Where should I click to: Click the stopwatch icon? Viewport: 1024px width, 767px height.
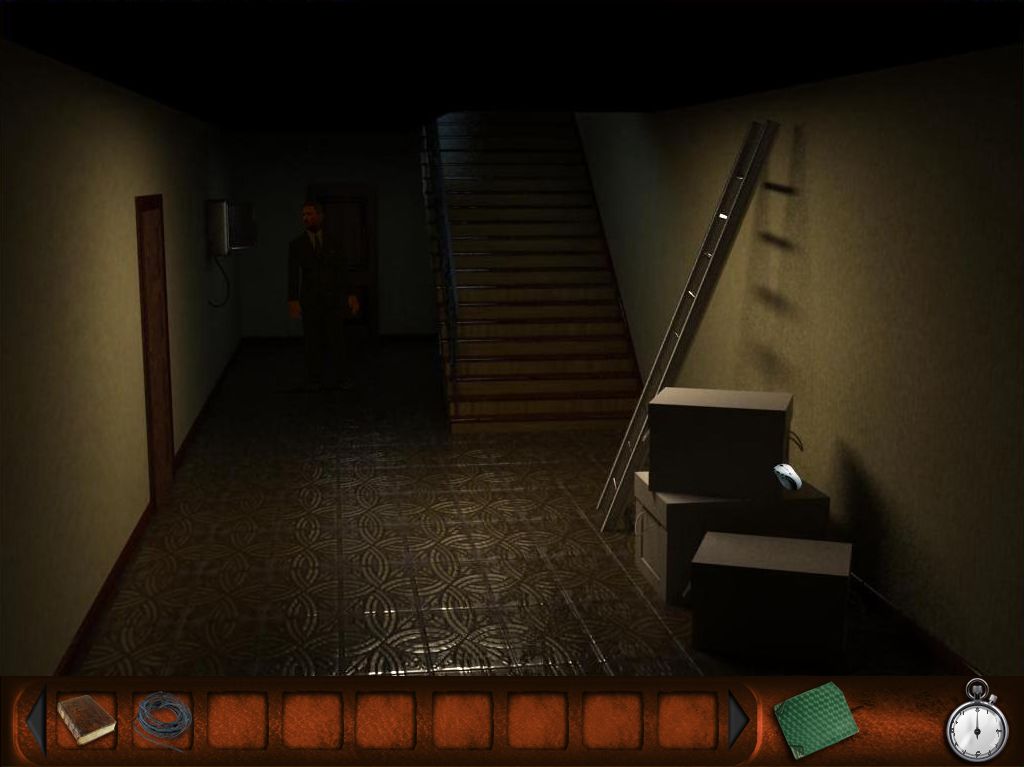point(974,723)
